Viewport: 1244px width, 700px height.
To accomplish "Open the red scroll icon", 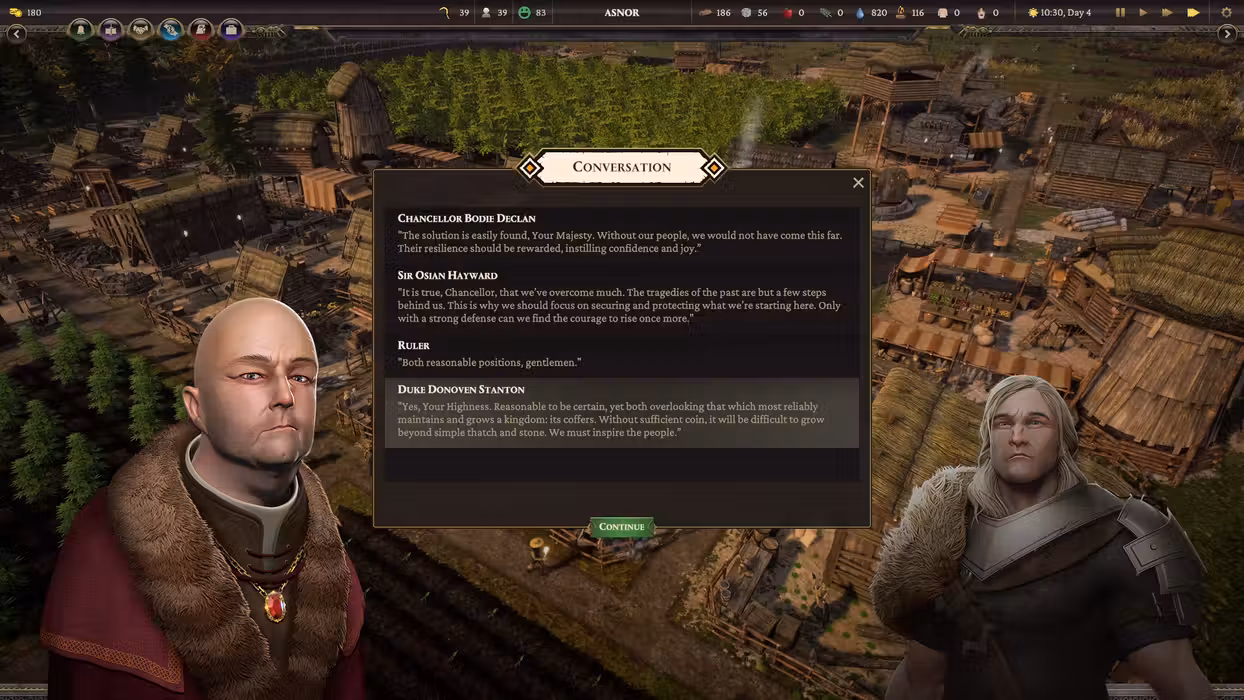I will pos(201,30).
